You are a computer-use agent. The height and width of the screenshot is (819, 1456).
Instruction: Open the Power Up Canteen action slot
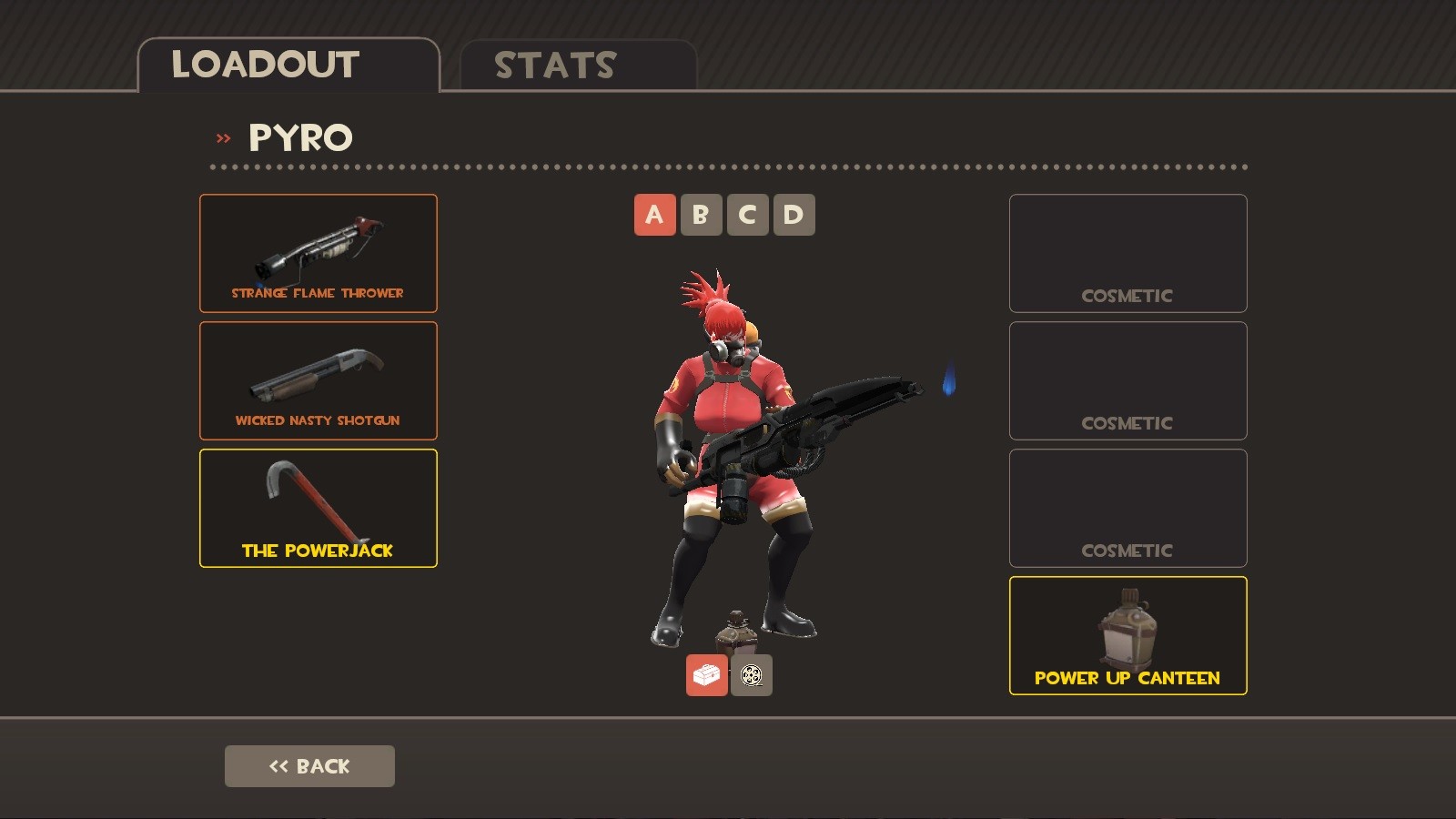1127,635
